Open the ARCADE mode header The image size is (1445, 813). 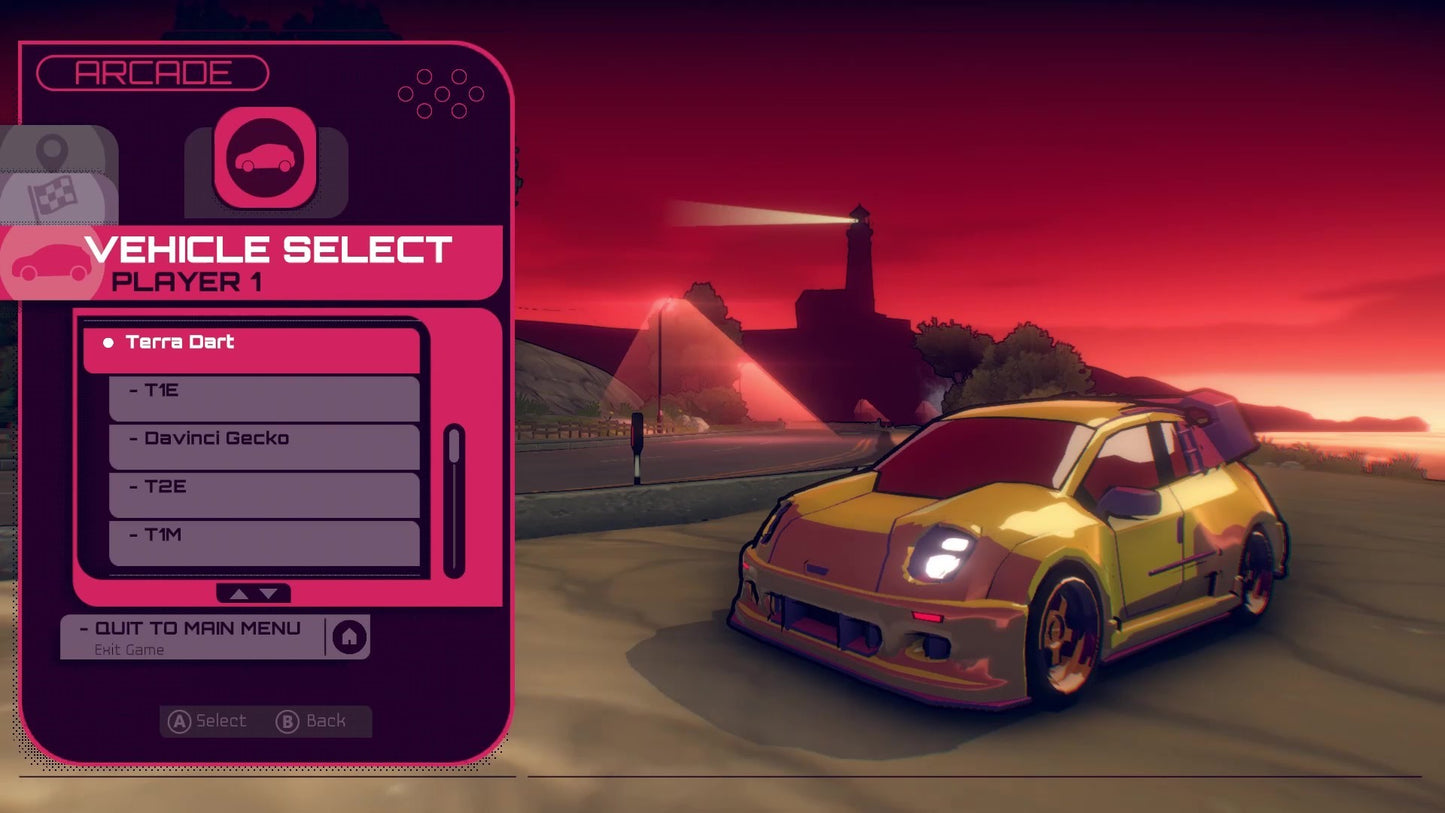[152, 72]
